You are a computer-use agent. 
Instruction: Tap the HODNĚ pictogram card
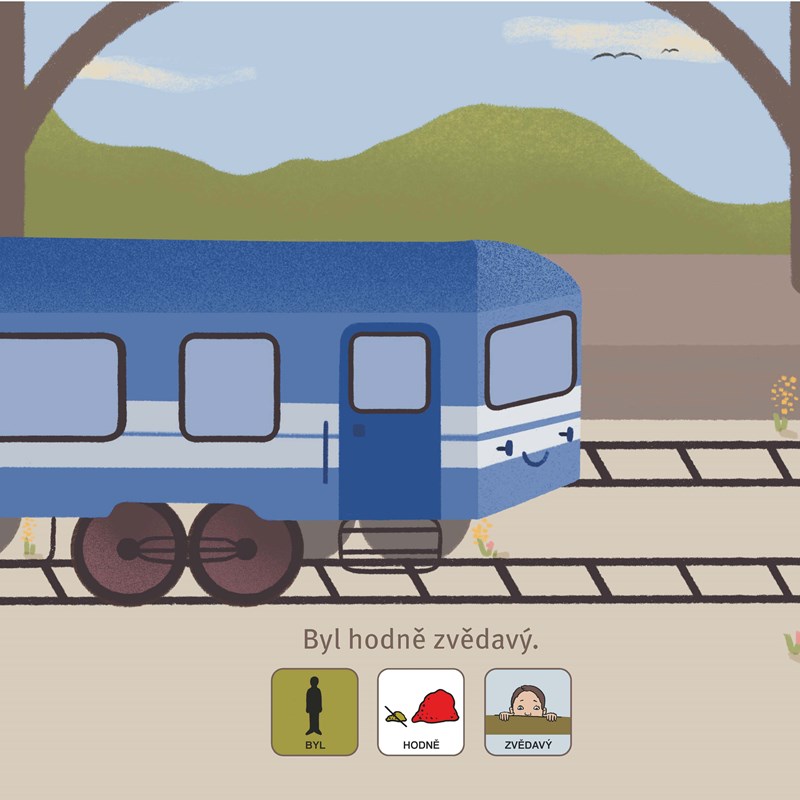(420, 711)
